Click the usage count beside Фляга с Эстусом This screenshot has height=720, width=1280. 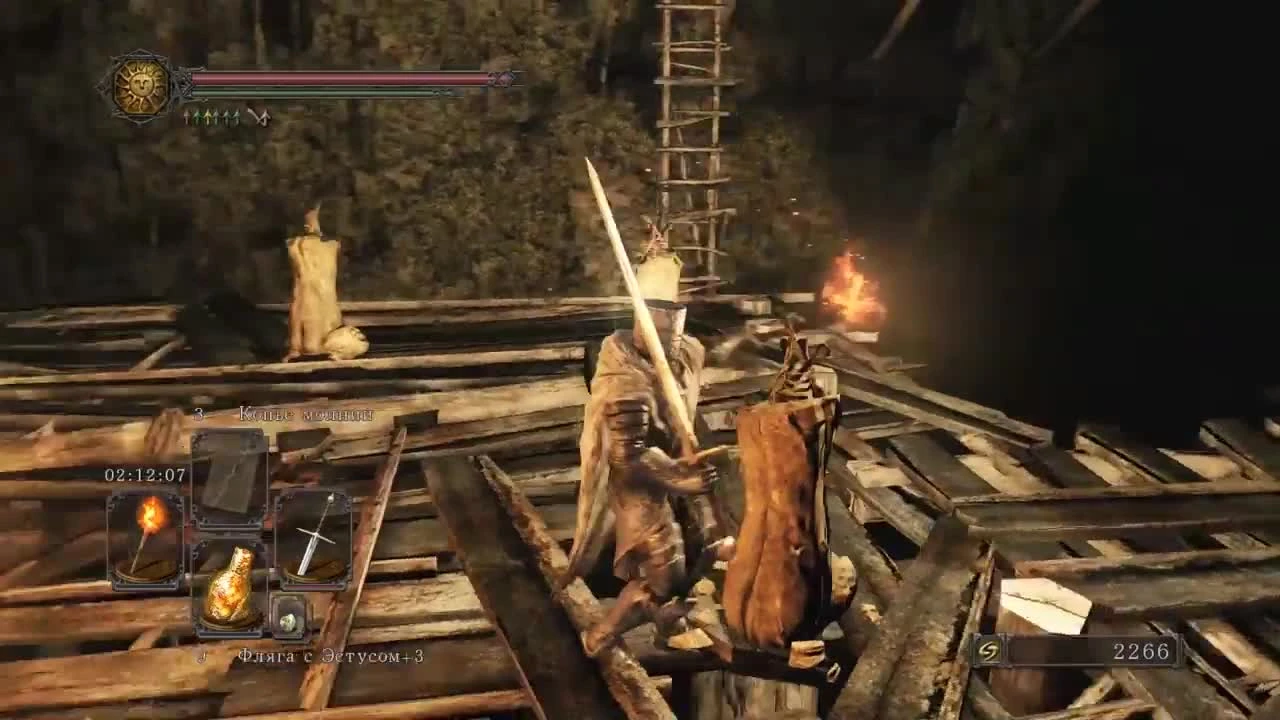[203, 656]
